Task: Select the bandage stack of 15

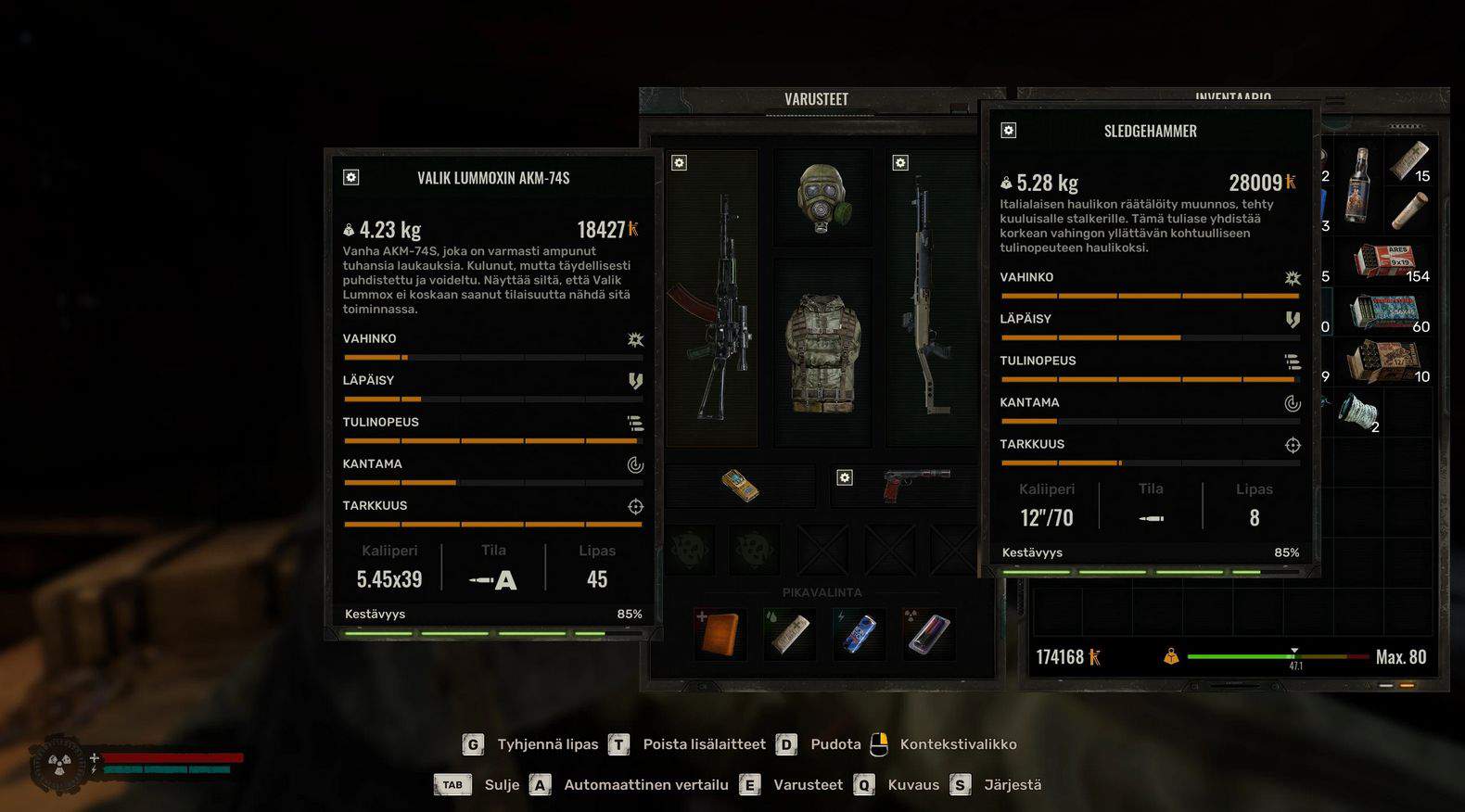Action: point(1409,161)
